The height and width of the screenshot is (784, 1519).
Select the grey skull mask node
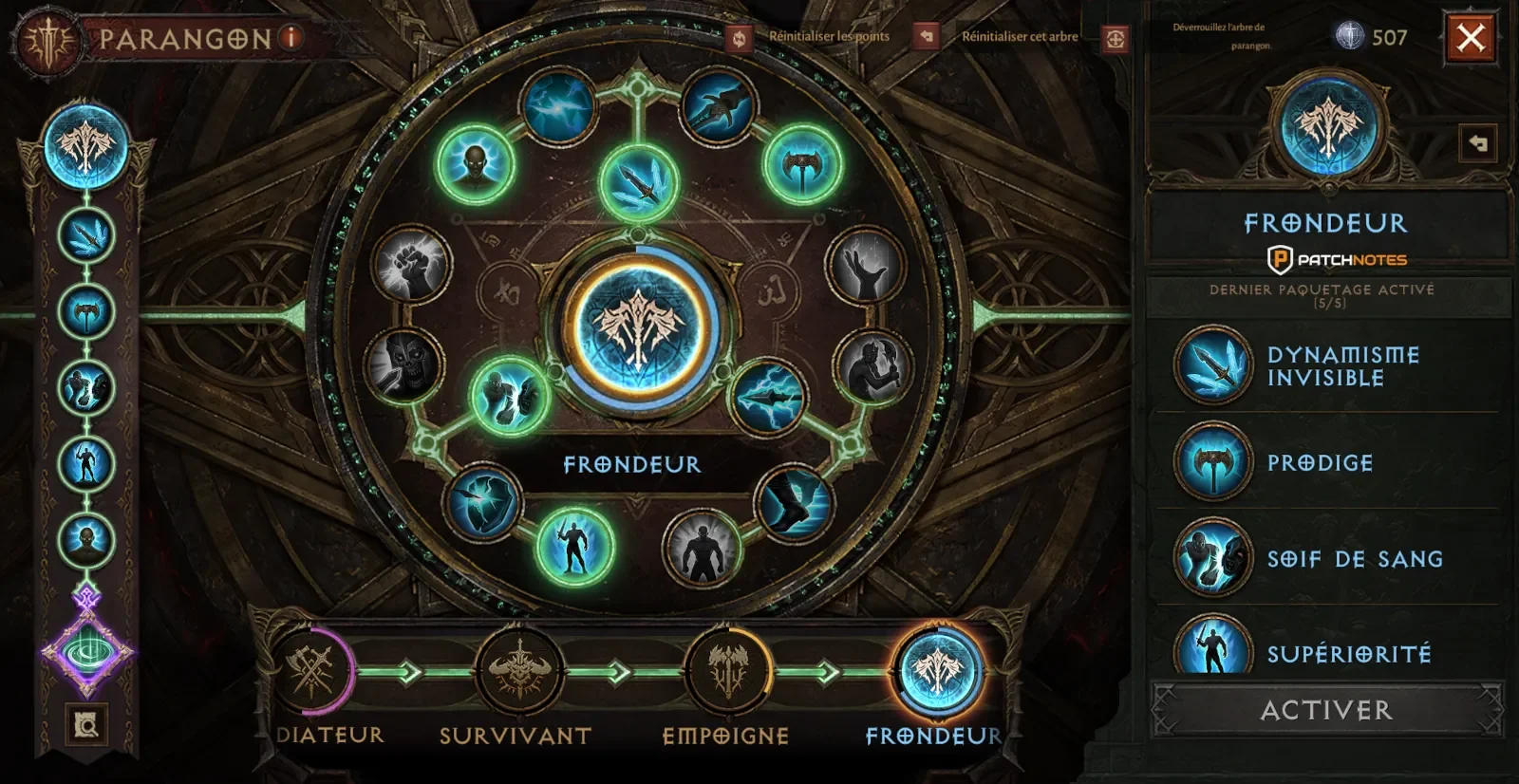click(x=405, y=365)
